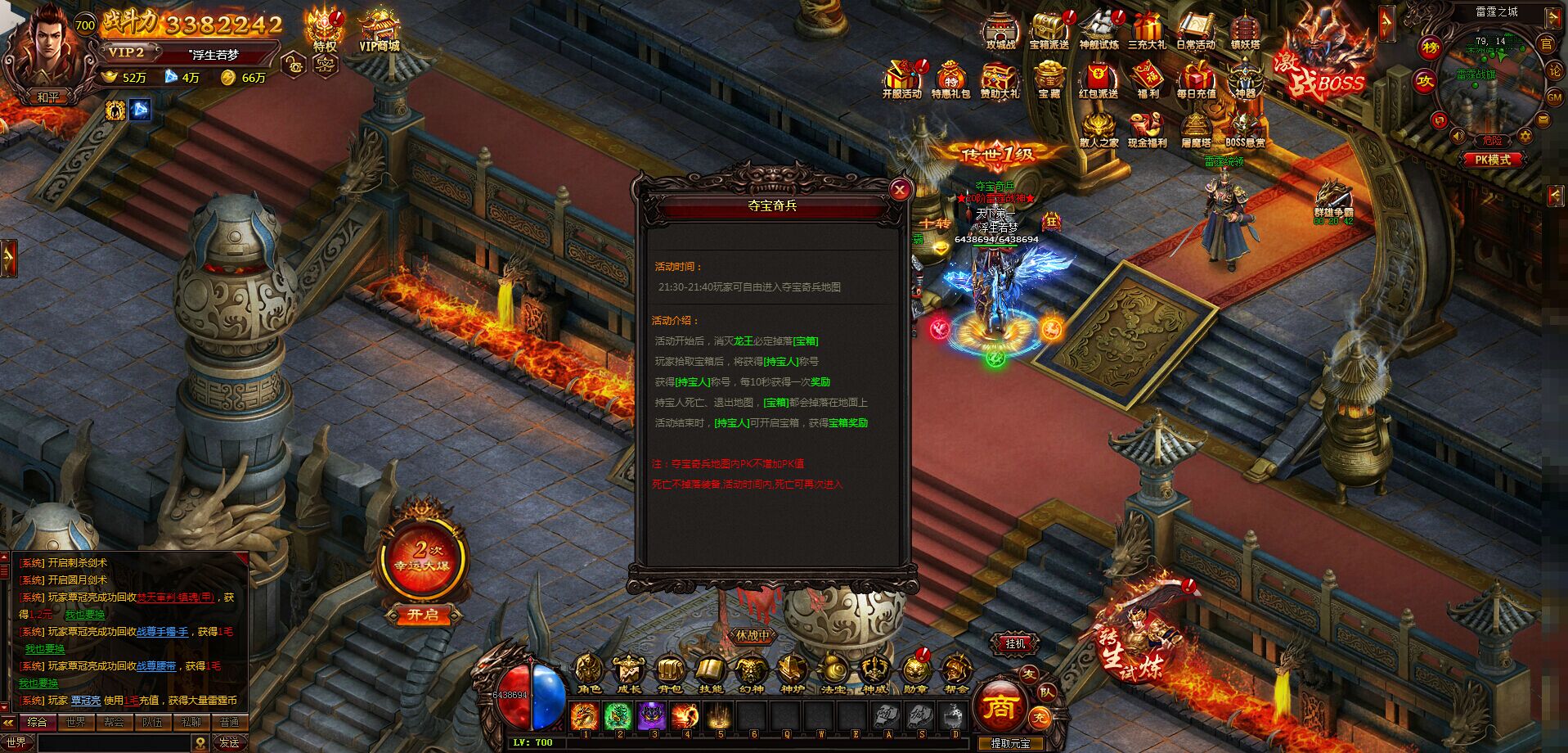Toggle the 休战中 truce status
Viewport: 1568px width, 753px height.
[x=751, y=634]
